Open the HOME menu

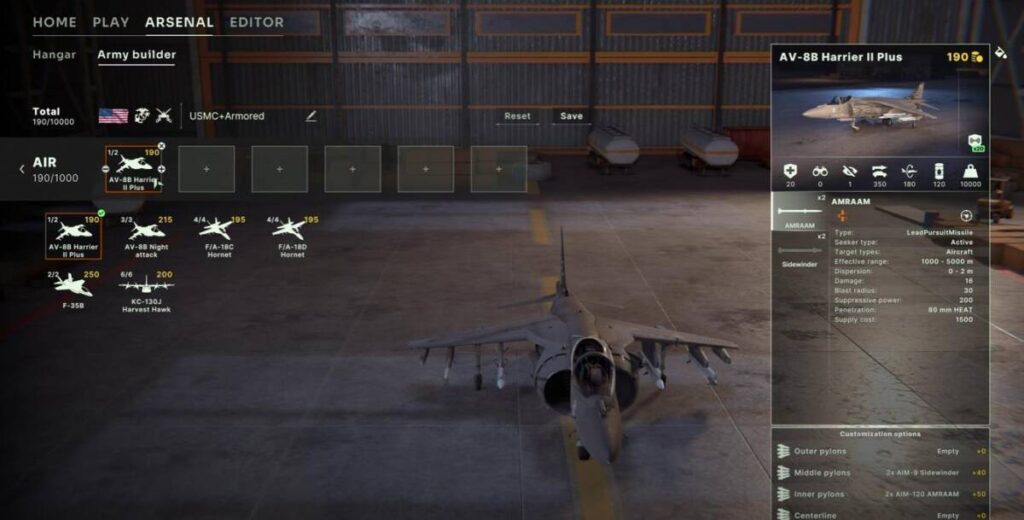[x=54, y=22]
